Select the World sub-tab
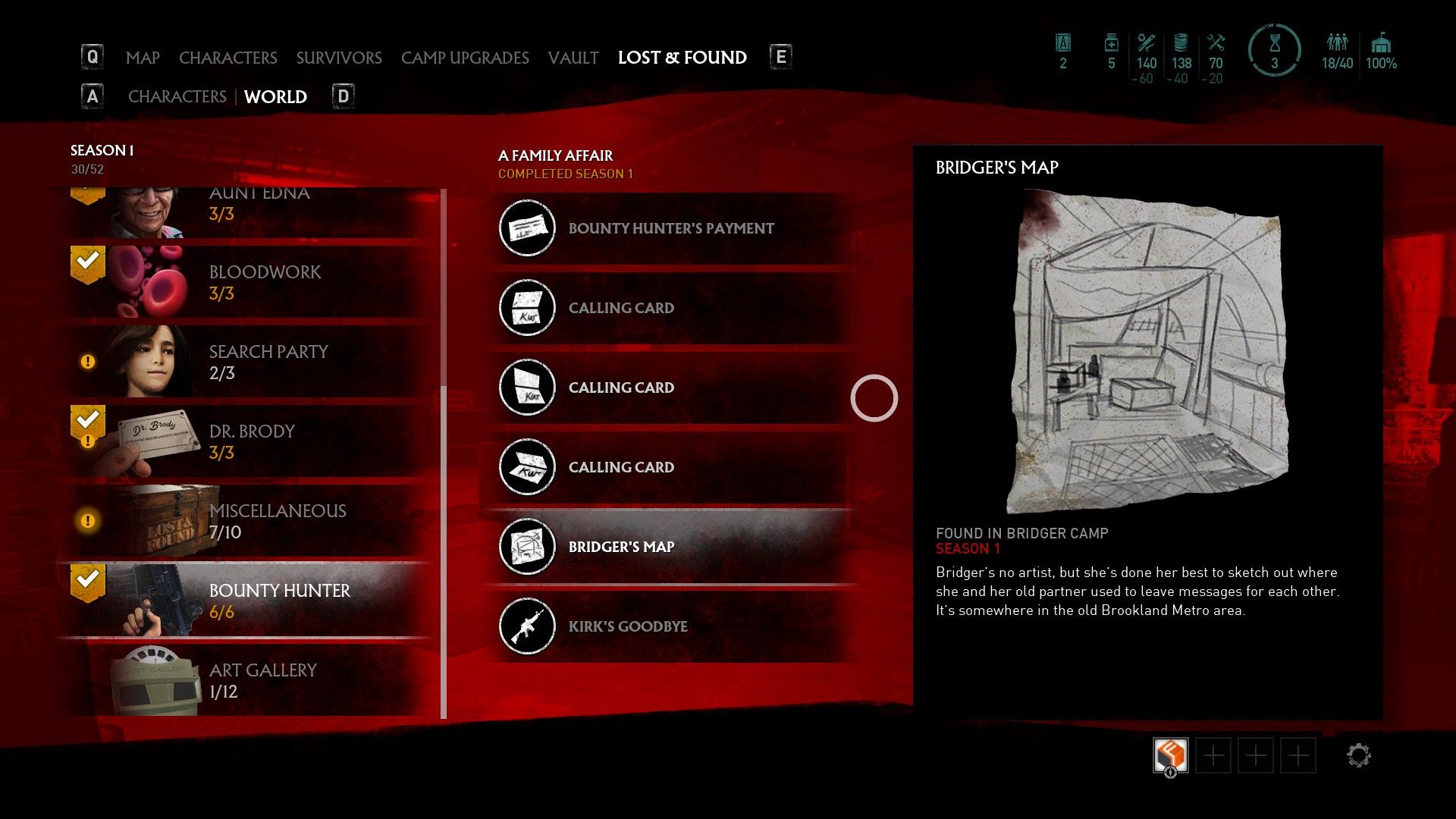1456x819 pixels. coord(275,97)
